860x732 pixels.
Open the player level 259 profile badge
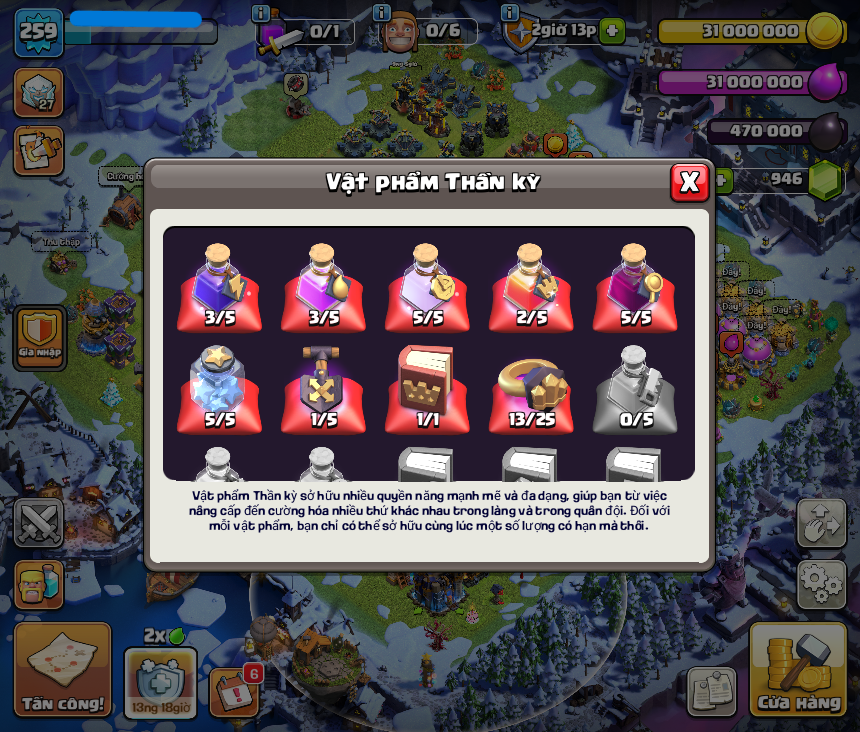(38, 31)
